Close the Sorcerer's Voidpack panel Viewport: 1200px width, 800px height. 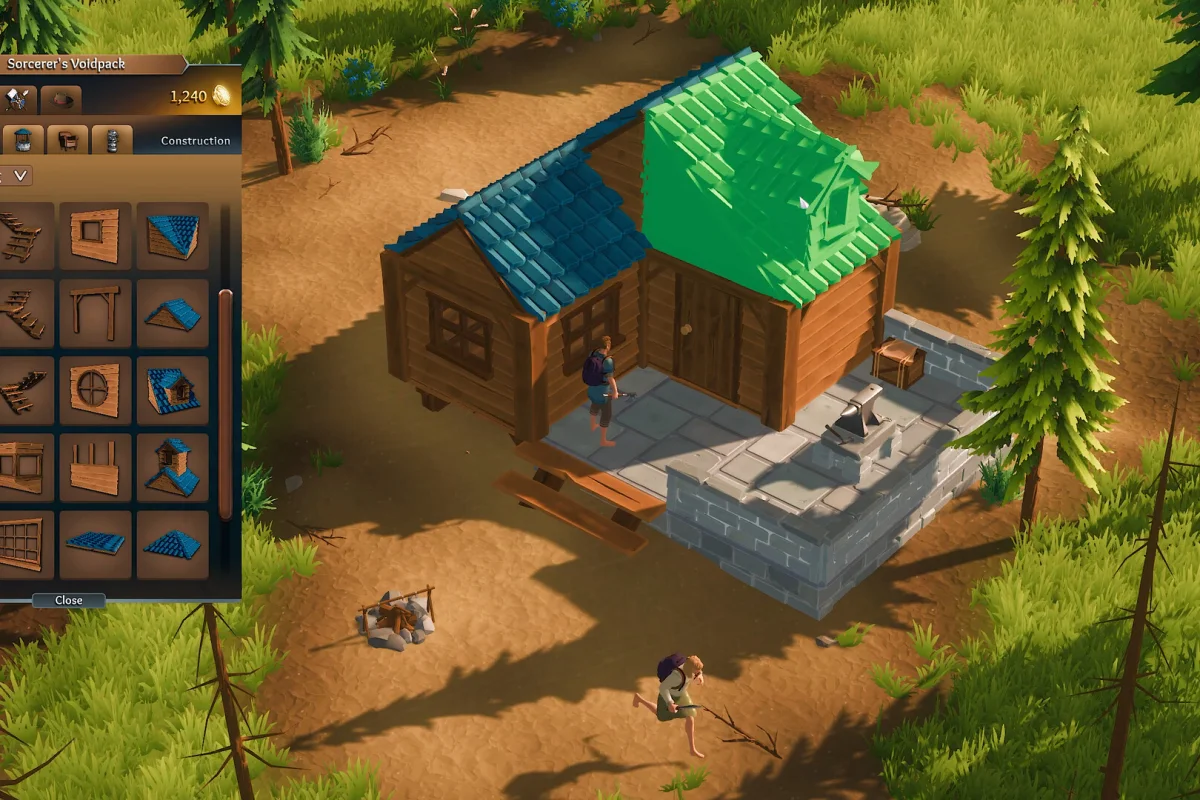click(68, 600)
